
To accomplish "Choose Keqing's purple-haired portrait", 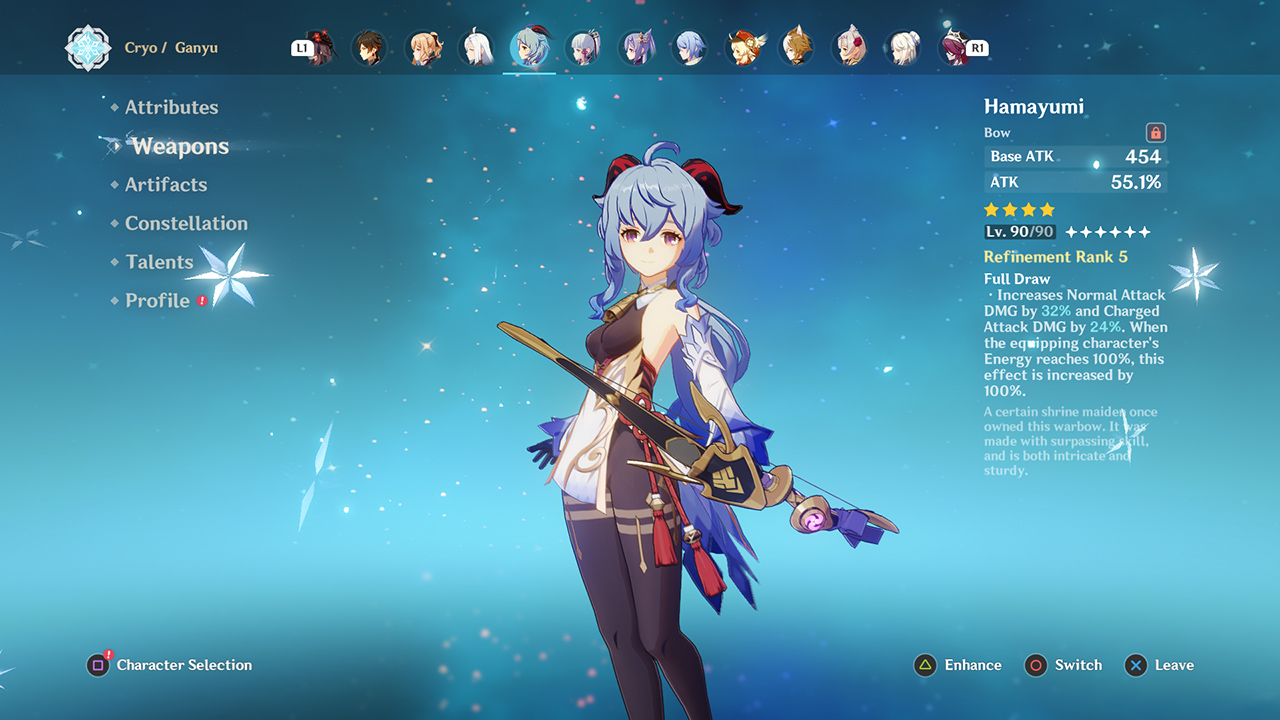I will click(636, 48).
